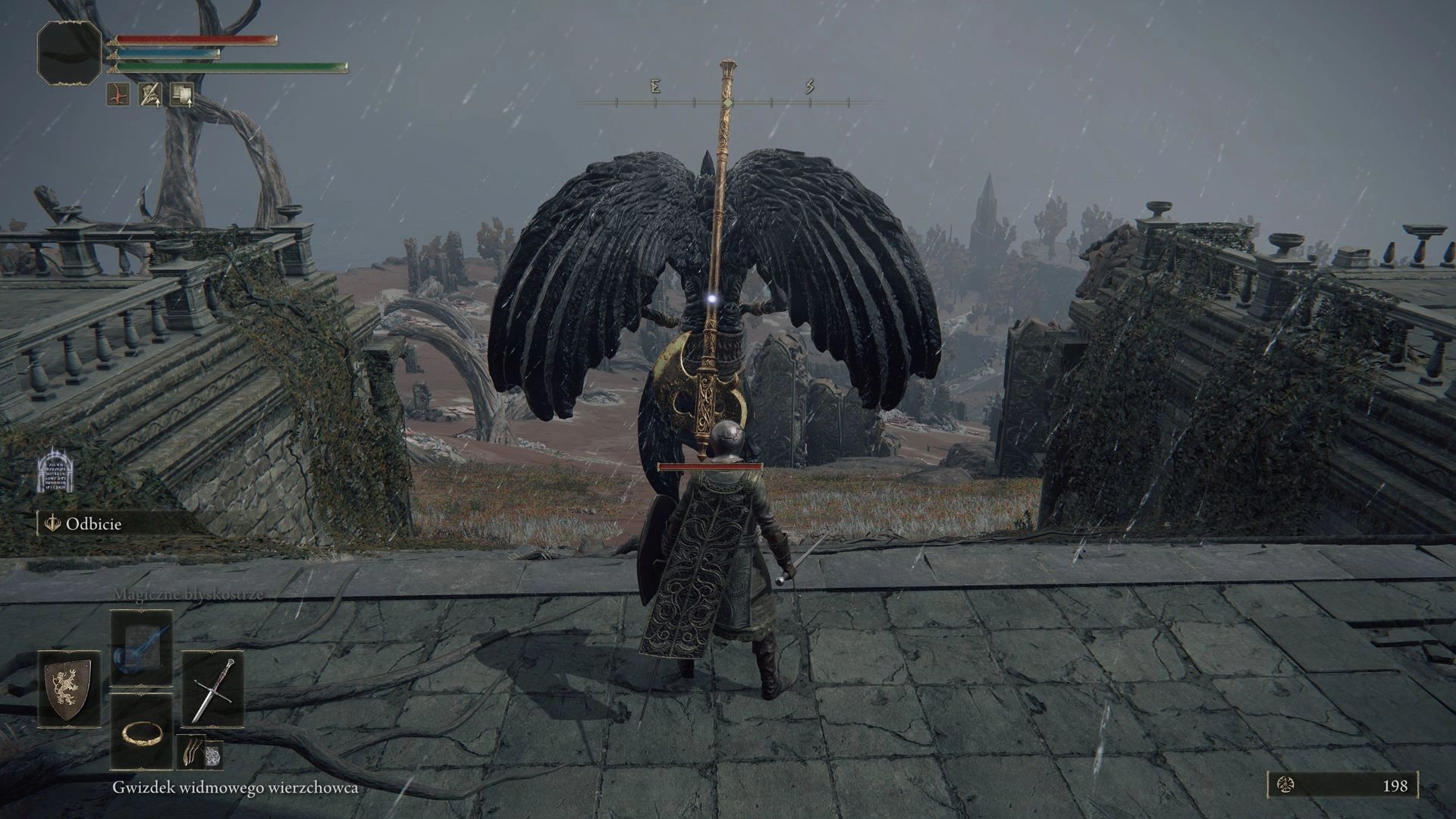Switch to the golden ring quick item
1456x819 pixels.
coord(142,733)
